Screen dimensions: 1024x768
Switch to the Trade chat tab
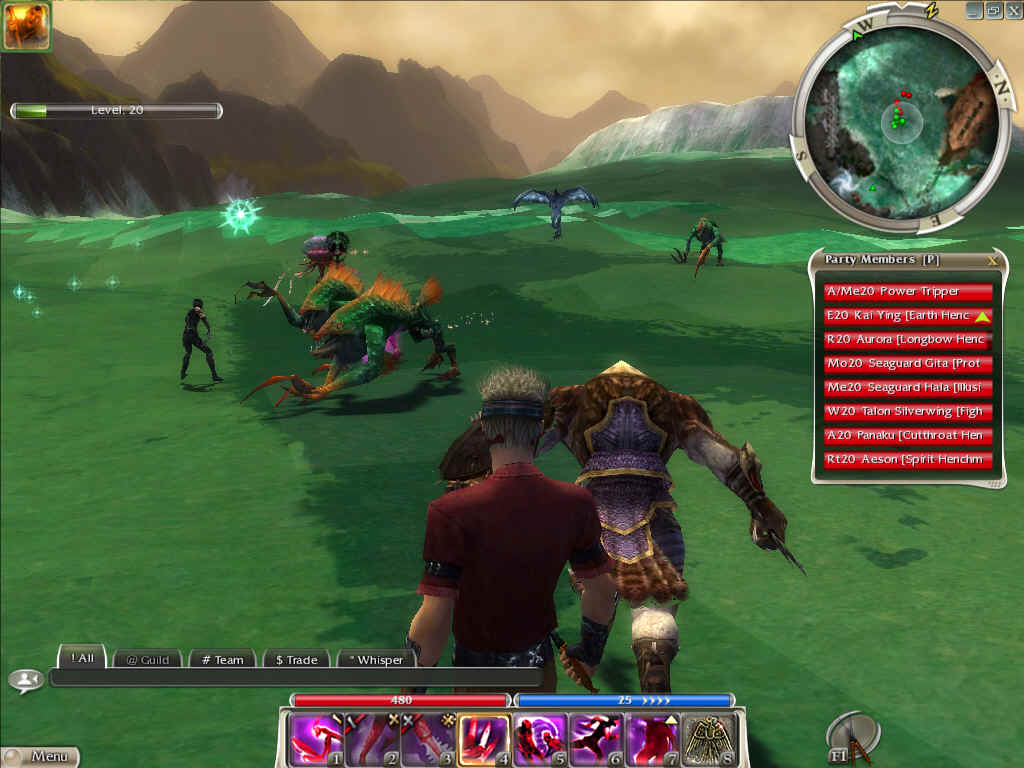(x=296, y=659)
